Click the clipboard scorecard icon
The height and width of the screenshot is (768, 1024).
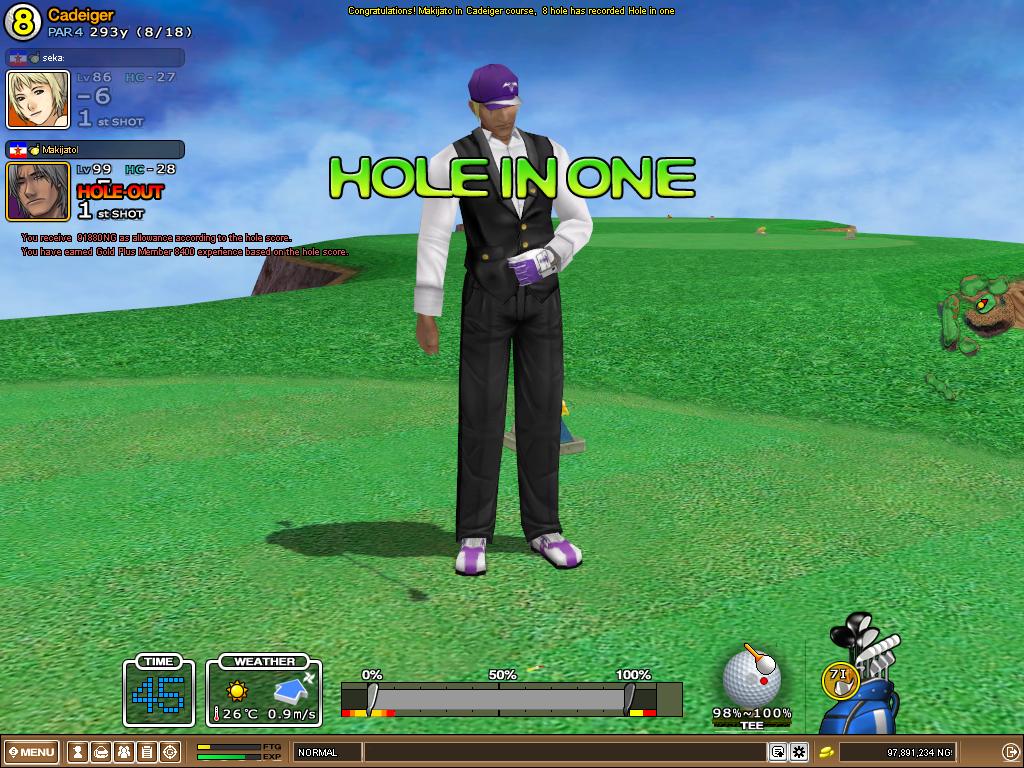click(x=146, y=752)
